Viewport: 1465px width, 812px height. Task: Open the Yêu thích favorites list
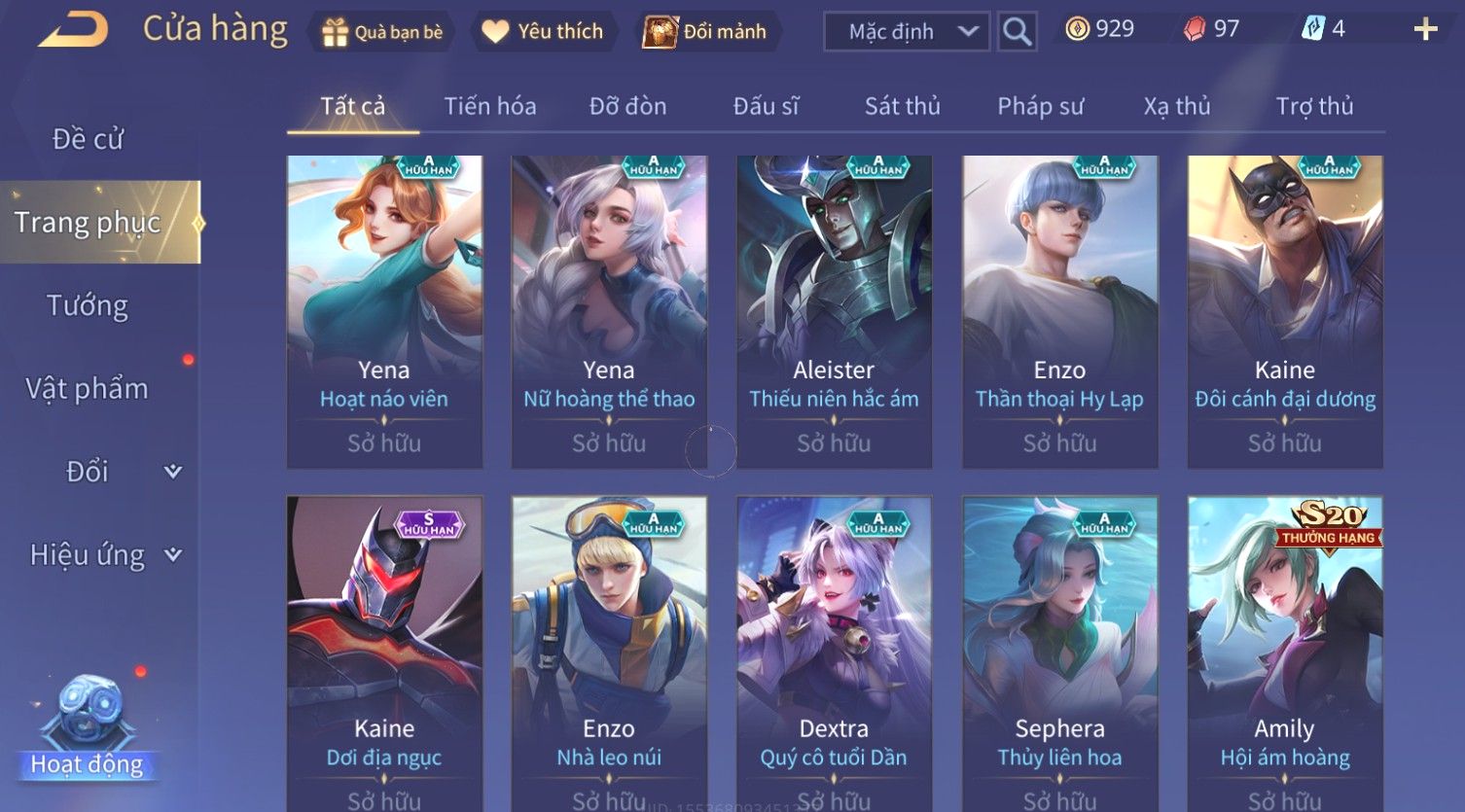point(543,32)
